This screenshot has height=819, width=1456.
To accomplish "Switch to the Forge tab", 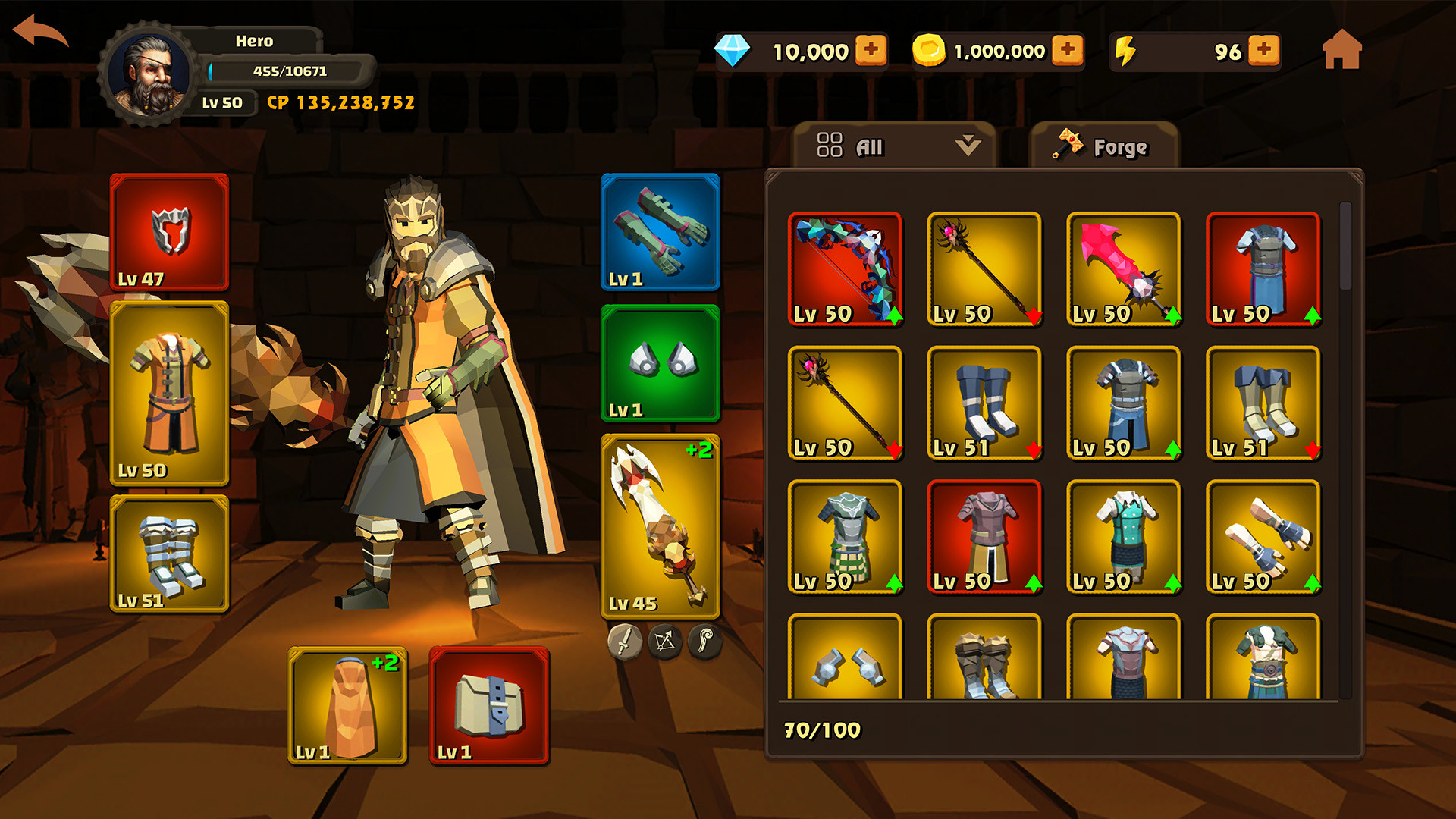I will point(1103,146).
